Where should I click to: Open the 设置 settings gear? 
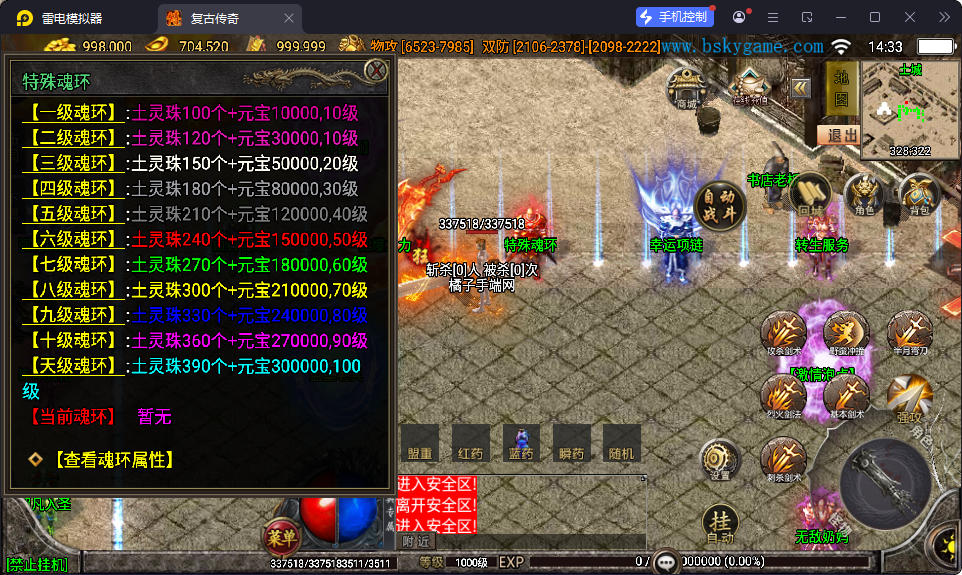[720, 460]
